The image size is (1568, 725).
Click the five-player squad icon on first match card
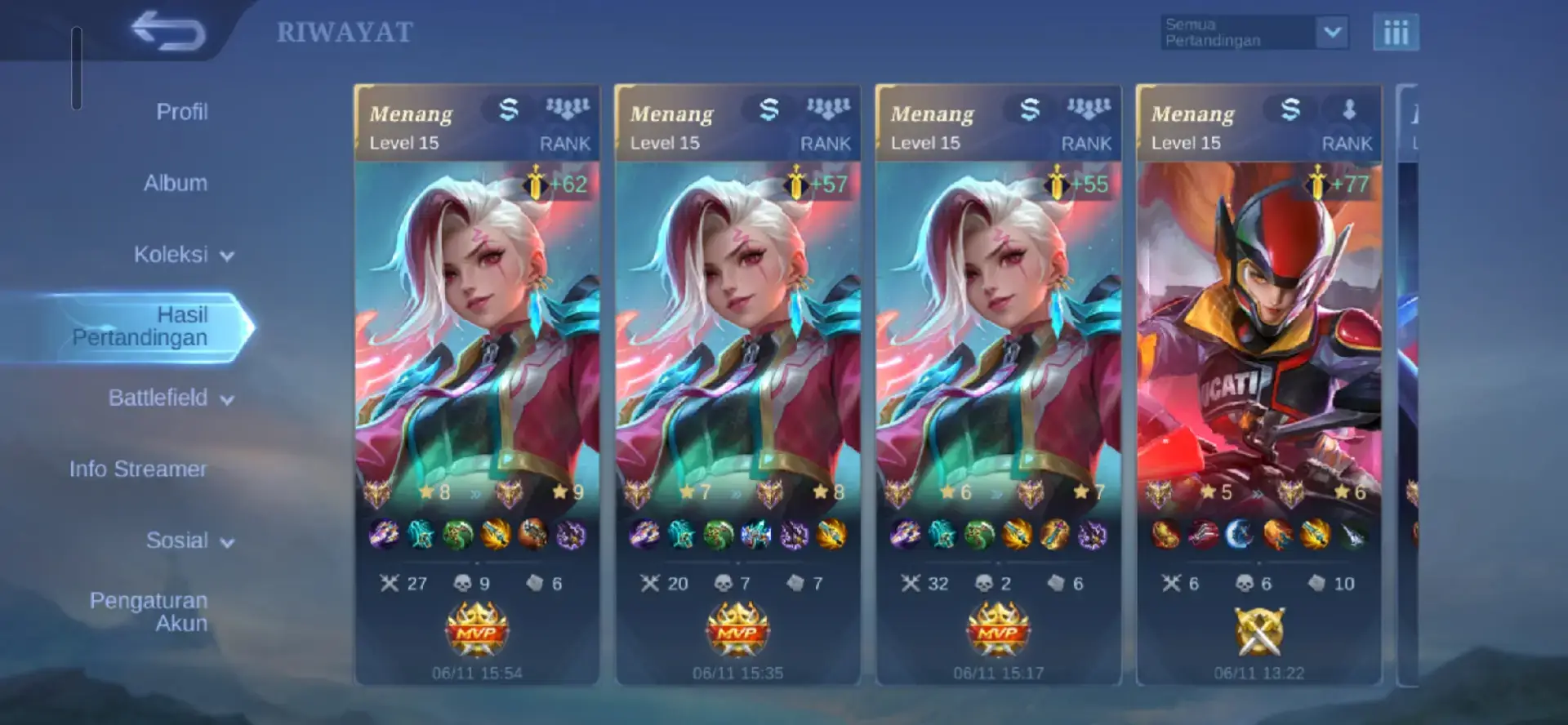(x=568, y=105)
